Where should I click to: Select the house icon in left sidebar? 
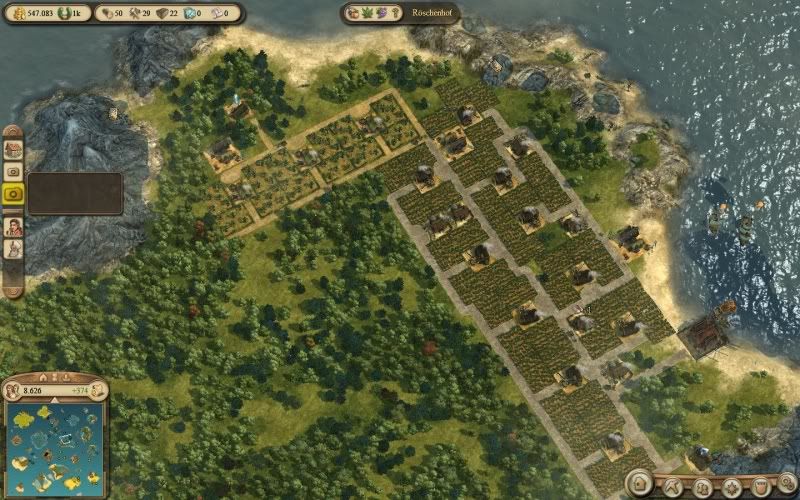point(14,148)
